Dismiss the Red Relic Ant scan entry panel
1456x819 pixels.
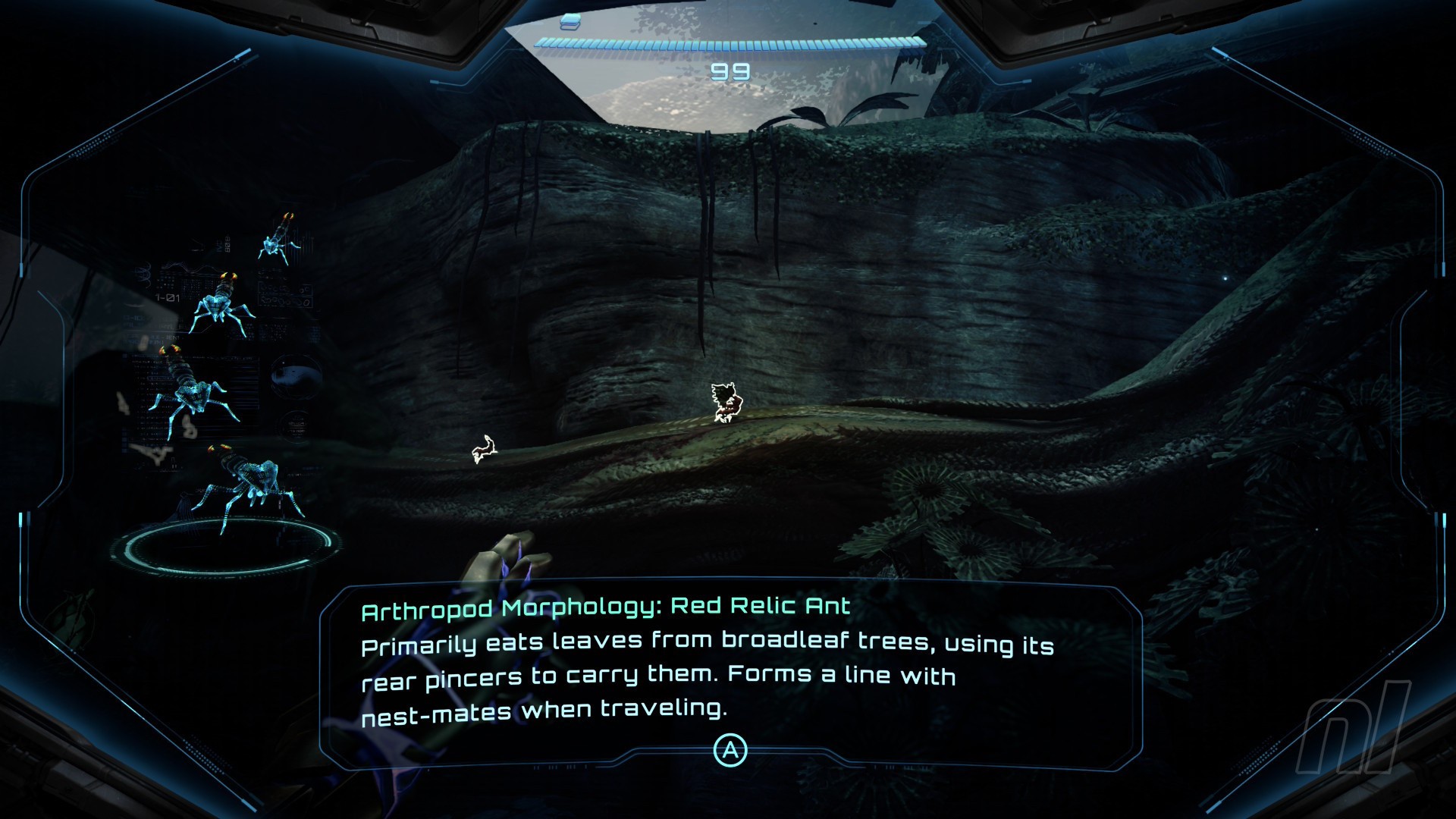730,750
